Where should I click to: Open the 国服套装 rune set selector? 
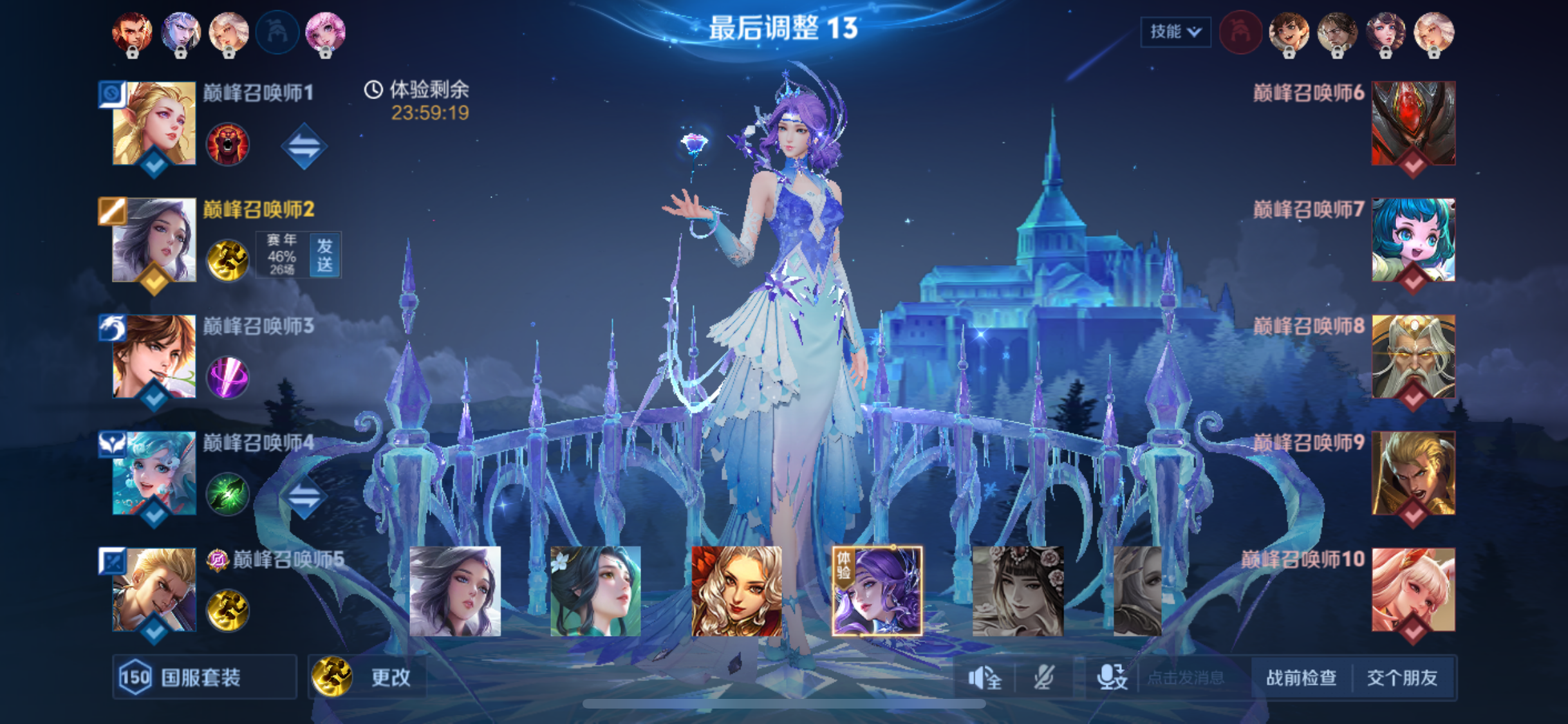pos(203,677)
